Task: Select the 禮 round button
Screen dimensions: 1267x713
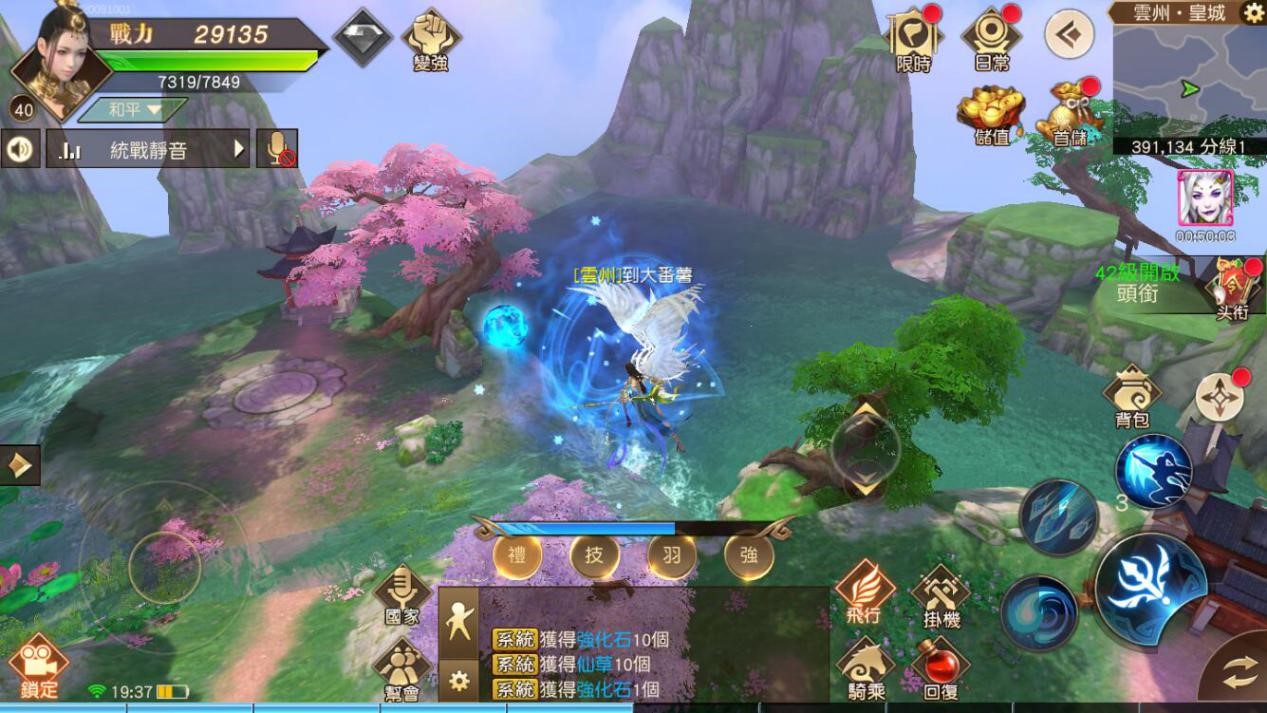Action: [517, 556]
